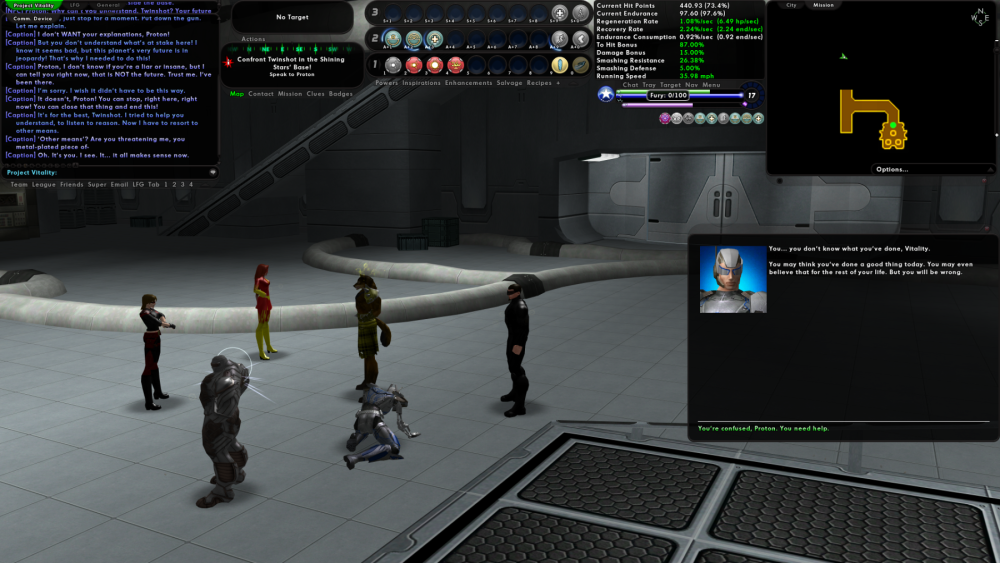The height and width of the screenshot is (563, 1000).
Task: Open the Powers window
Action: tap(387, 83)
